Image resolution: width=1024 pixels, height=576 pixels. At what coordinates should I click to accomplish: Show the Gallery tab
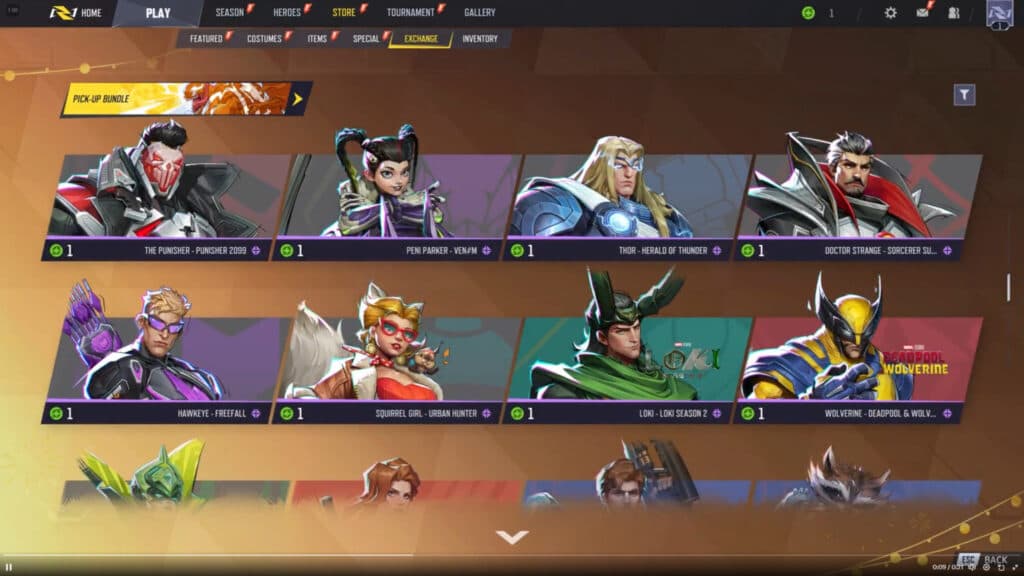tap(480, 13)
